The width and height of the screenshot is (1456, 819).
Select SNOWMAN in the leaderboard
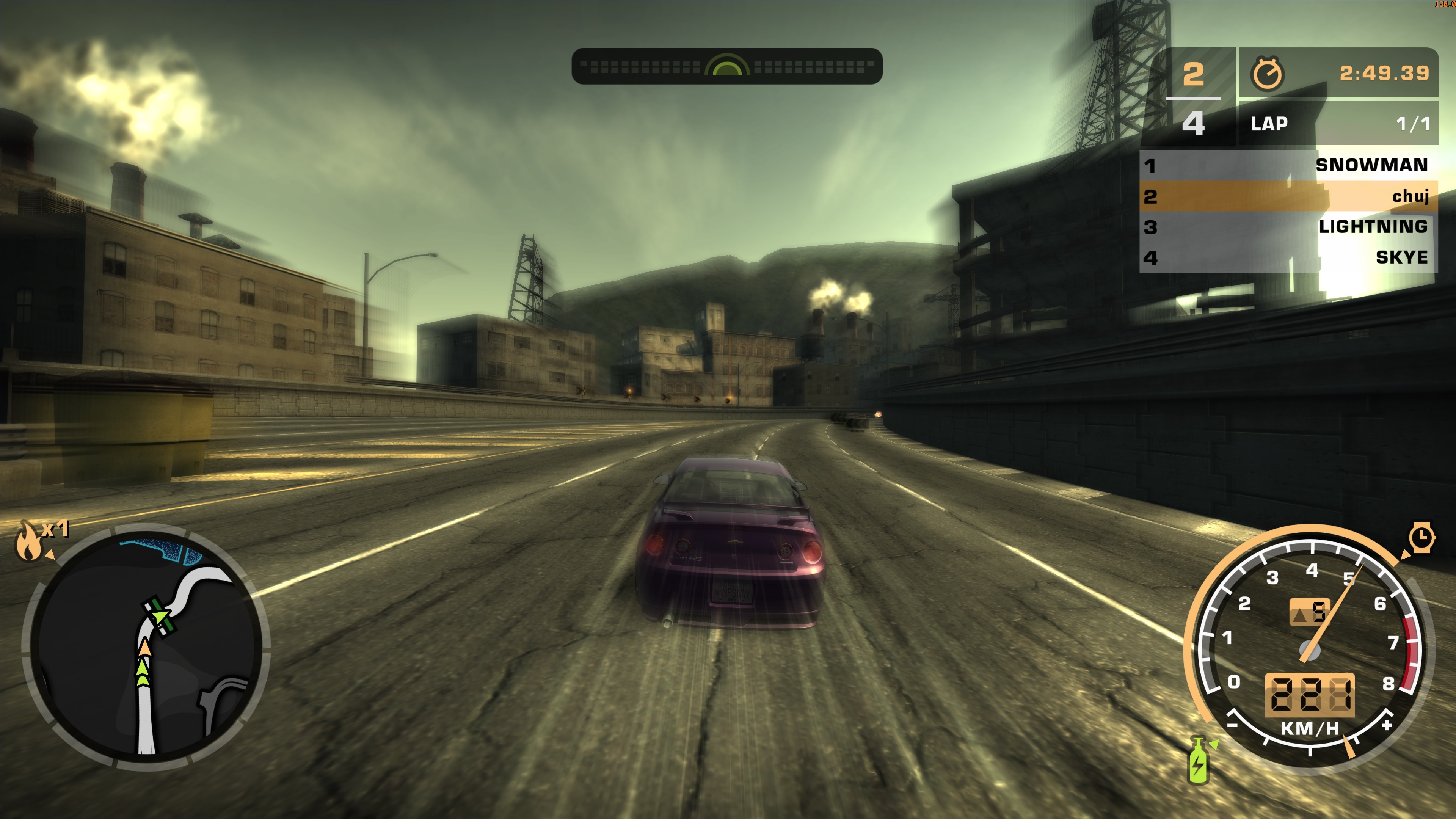click(1288, 165)
